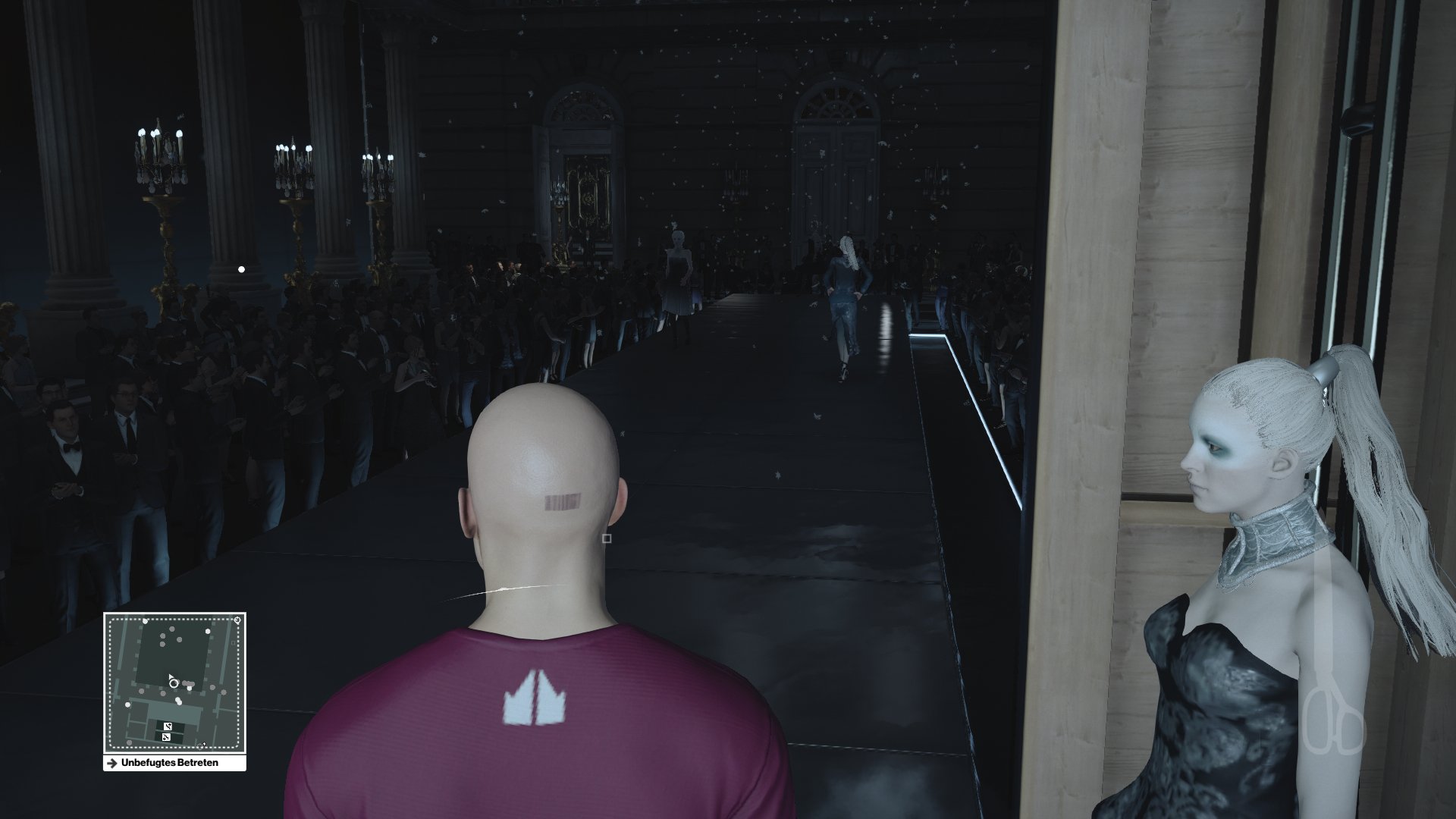Click the cluster of guest dots near the player marker
Viewport: 1456px width, 819px height.
(188, 684)
